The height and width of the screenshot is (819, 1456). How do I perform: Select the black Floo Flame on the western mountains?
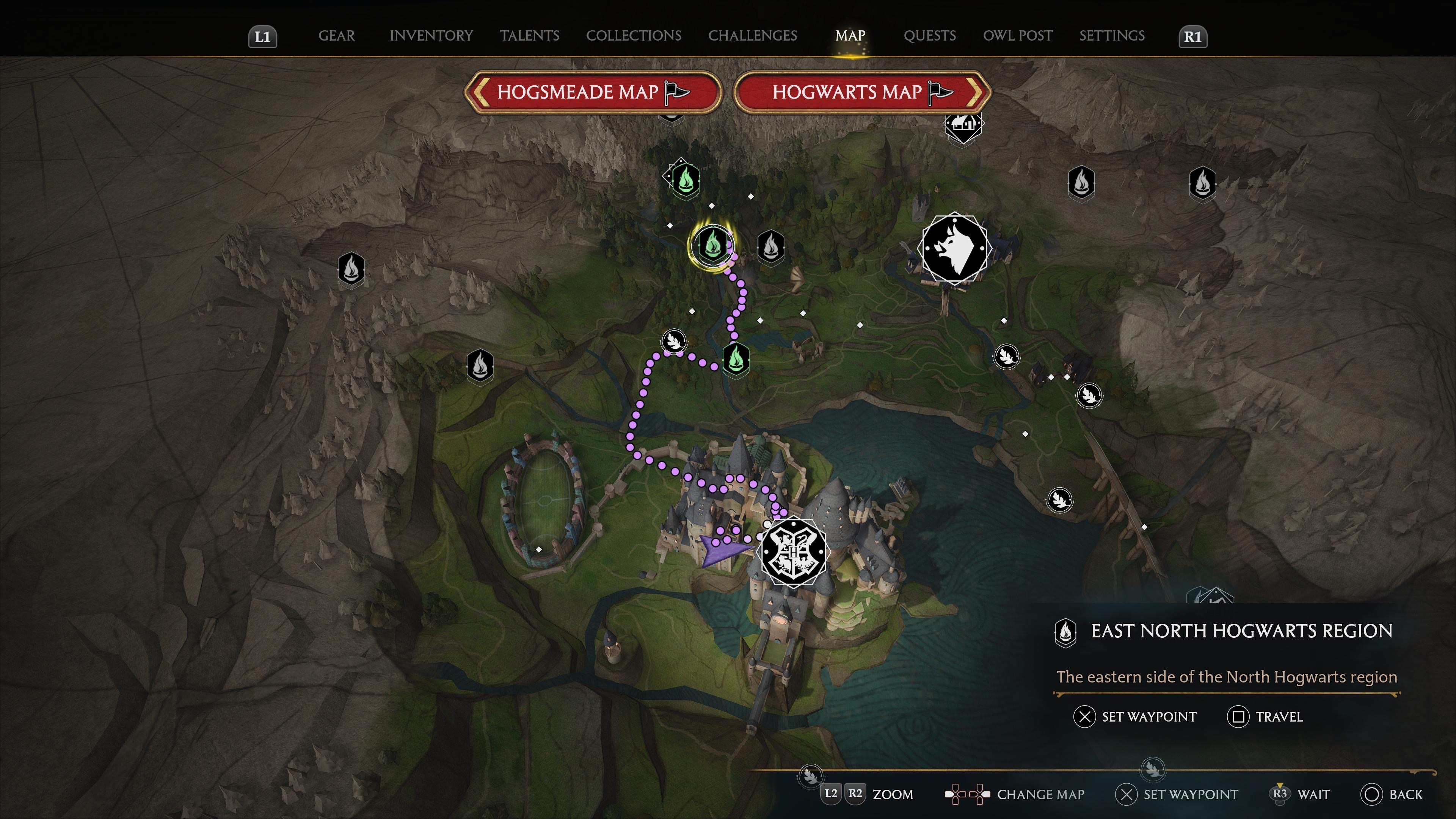pos(351,270)
